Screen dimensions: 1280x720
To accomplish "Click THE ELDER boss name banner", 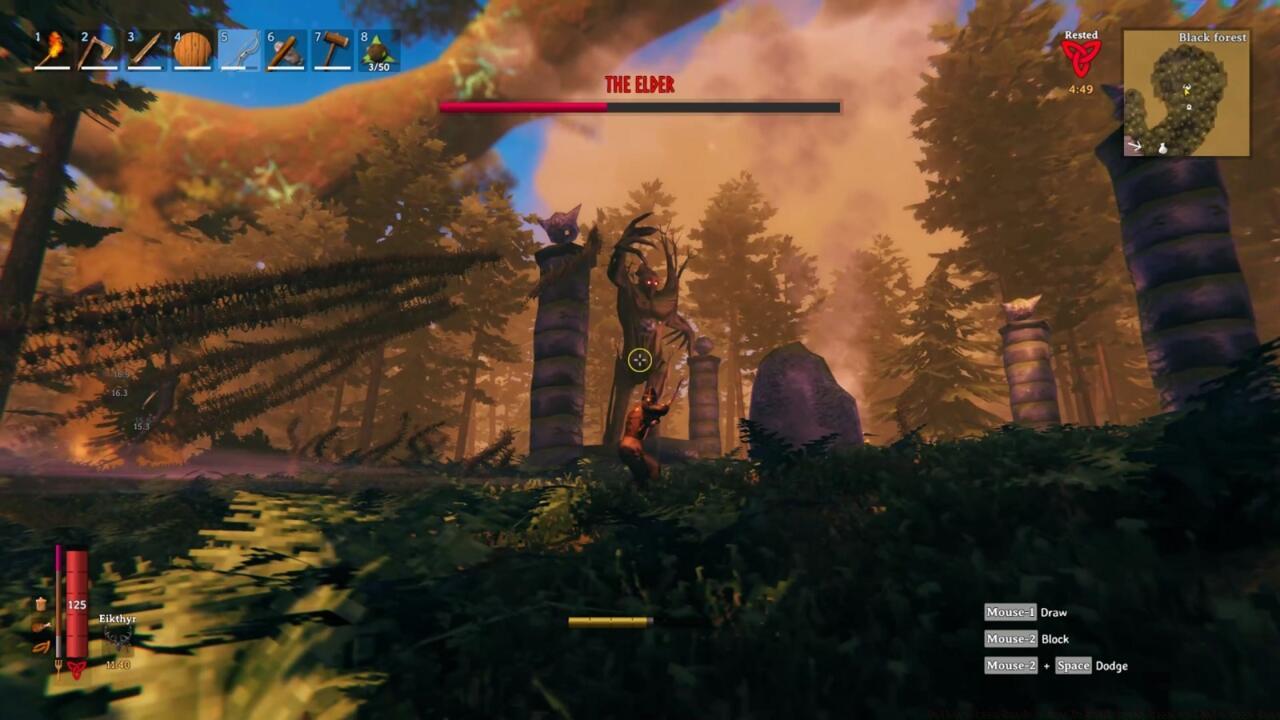I will tap(638, 85).
